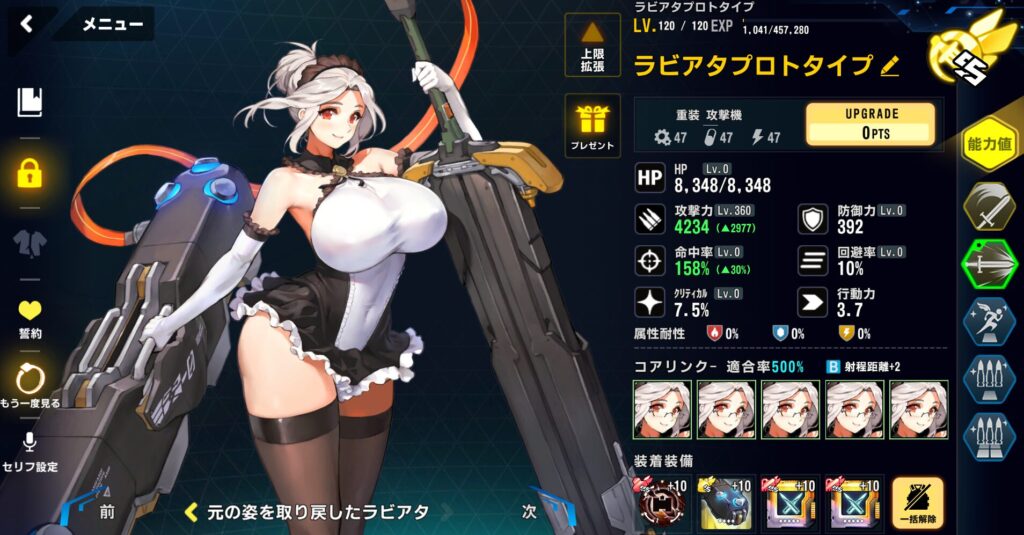This screenshot has height=535, width=1024.
Task: Switch to the 能力値 stats tab
Action: (989, 145)
